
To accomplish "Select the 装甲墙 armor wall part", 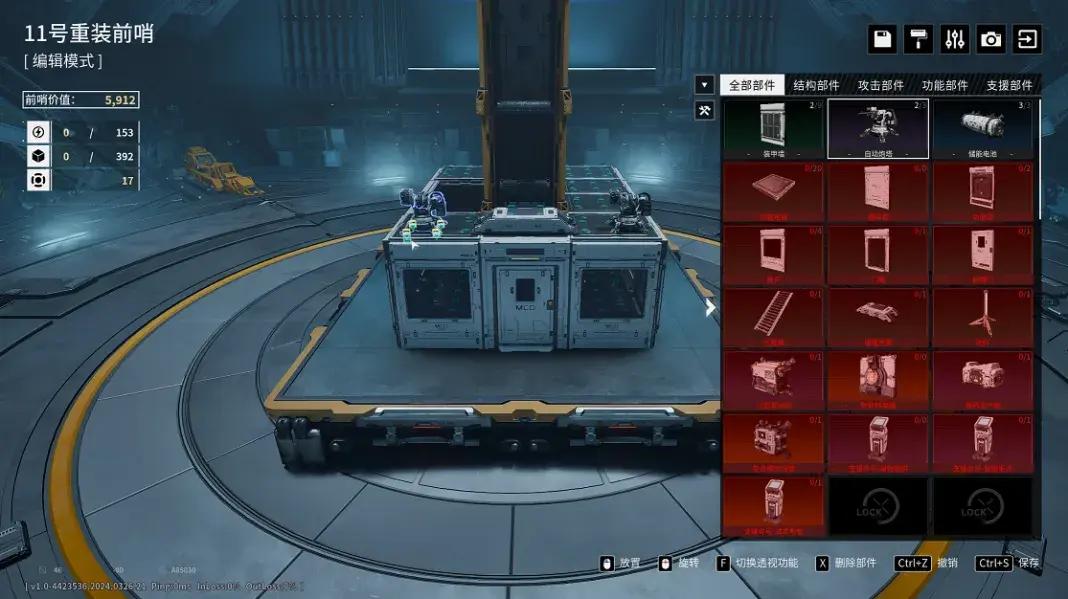I will (x=773, y=129).
